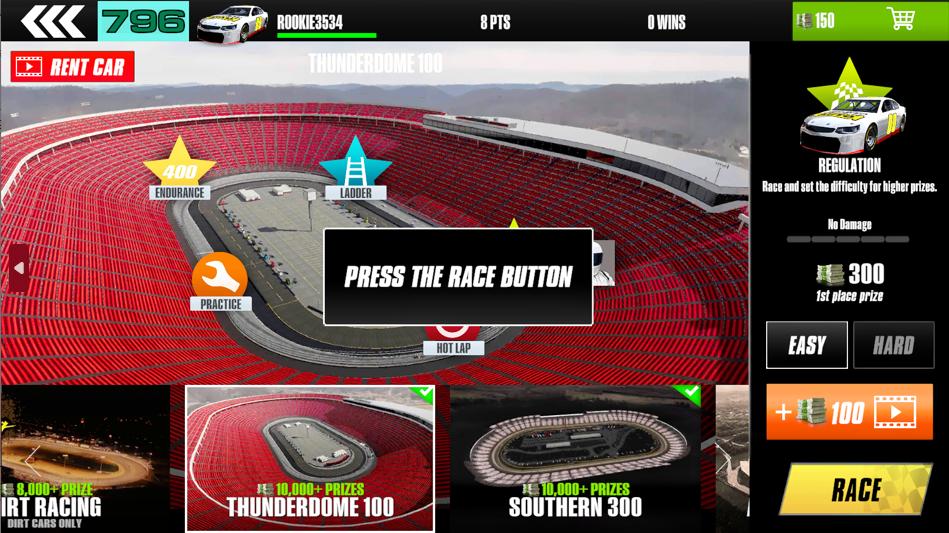This screenshot has width=949, height=533.
Task: Watch video for plus 100 cash
Action: pyautogui.click(x=849, y=412)
